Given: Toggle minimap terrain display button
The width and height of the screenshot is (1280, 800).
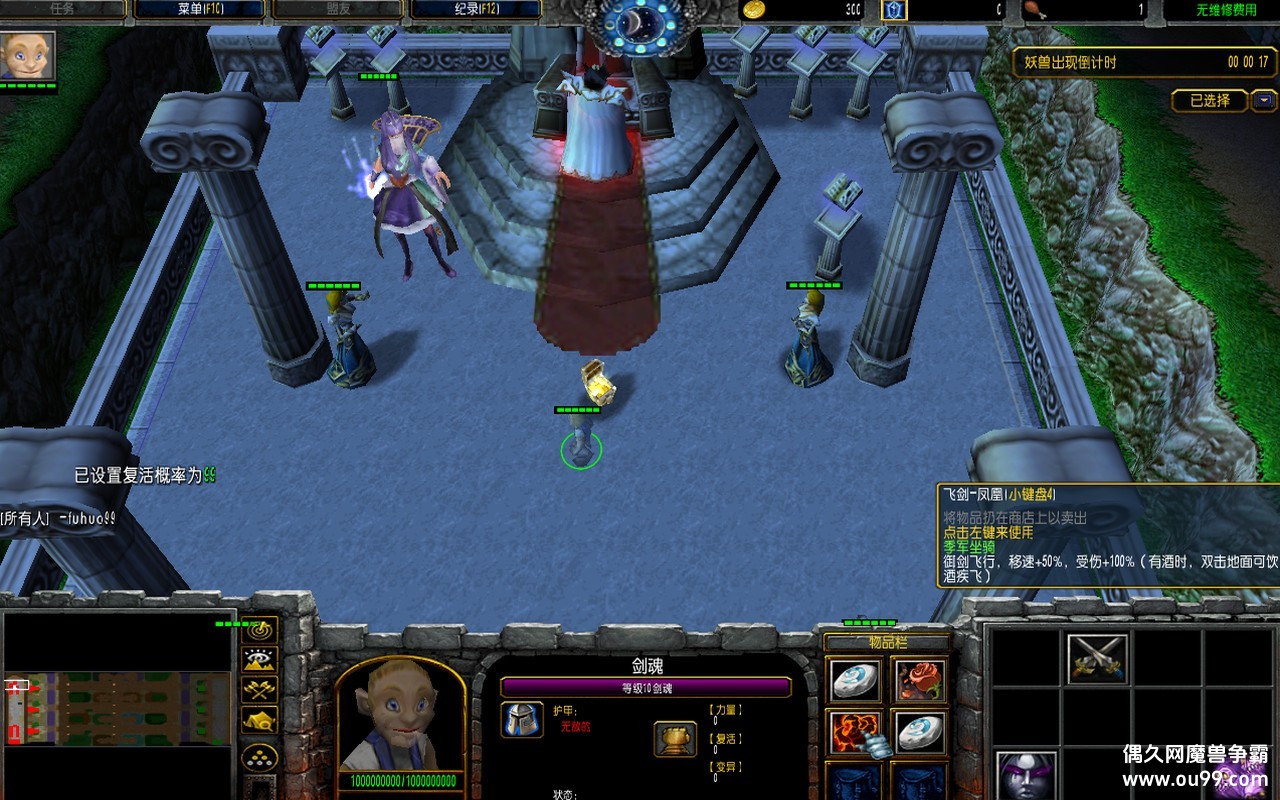Looking at the screenshot, I should coord(260,659).
